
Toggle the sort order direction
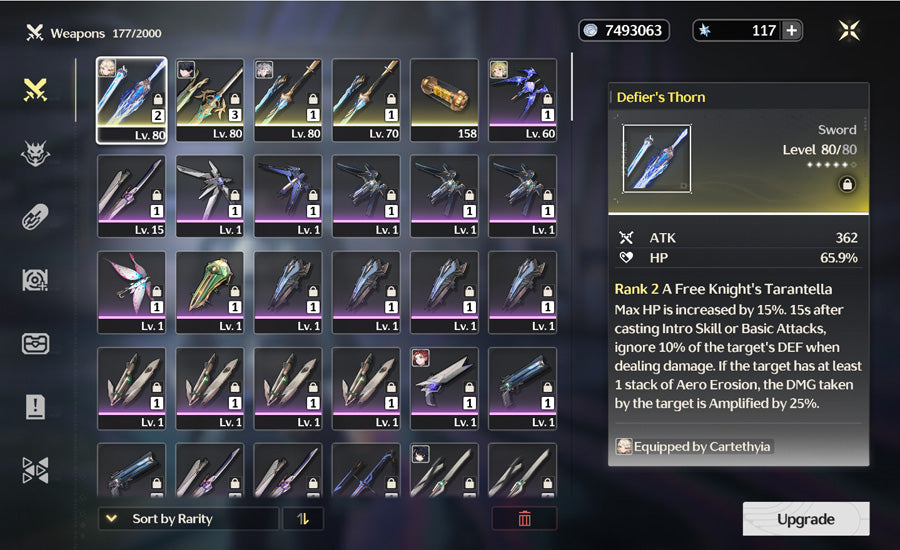(302, 519)
